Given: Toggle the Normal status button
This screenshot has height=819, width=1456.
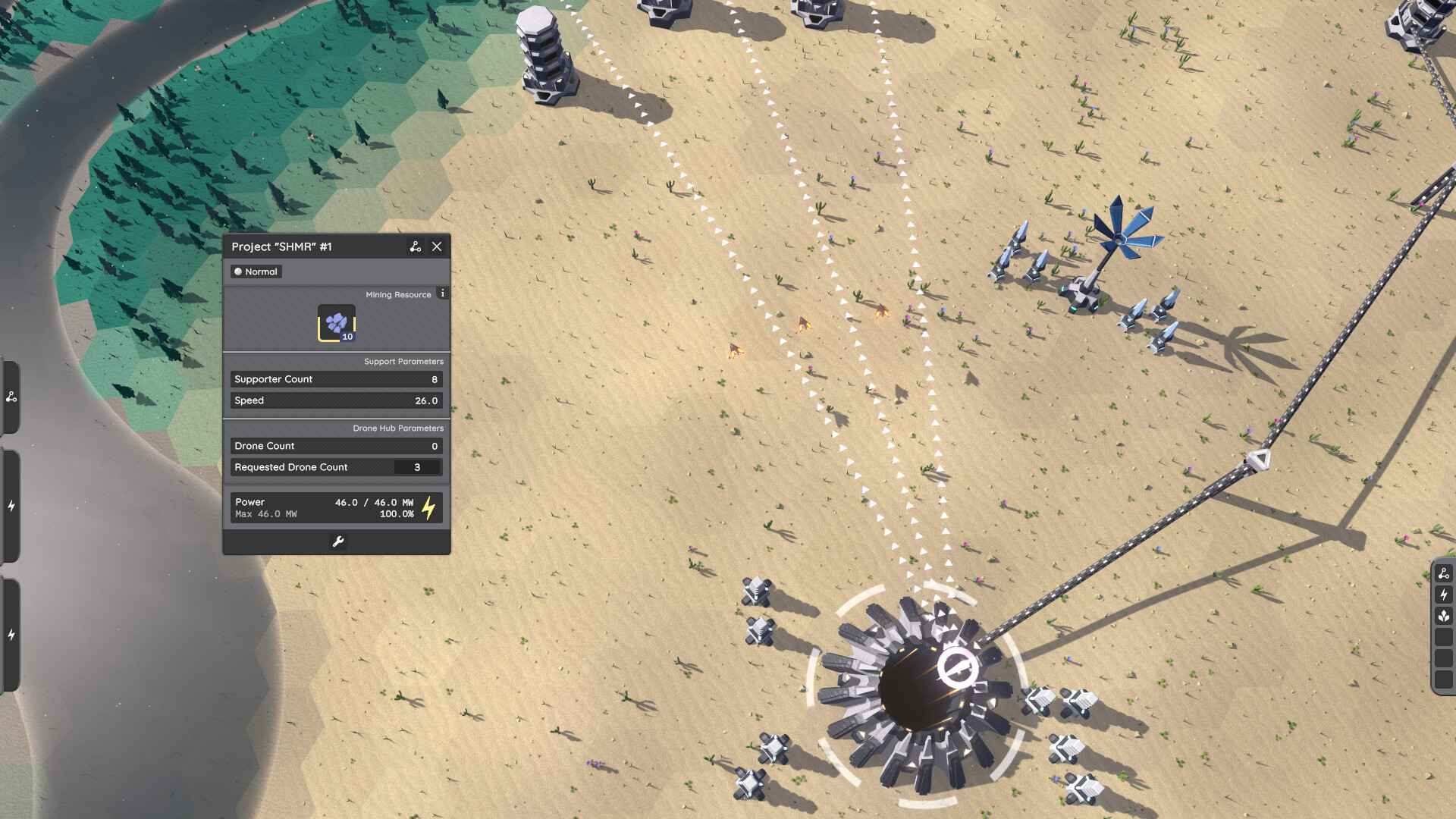Looking at the screenshot, I should (256, 271).
